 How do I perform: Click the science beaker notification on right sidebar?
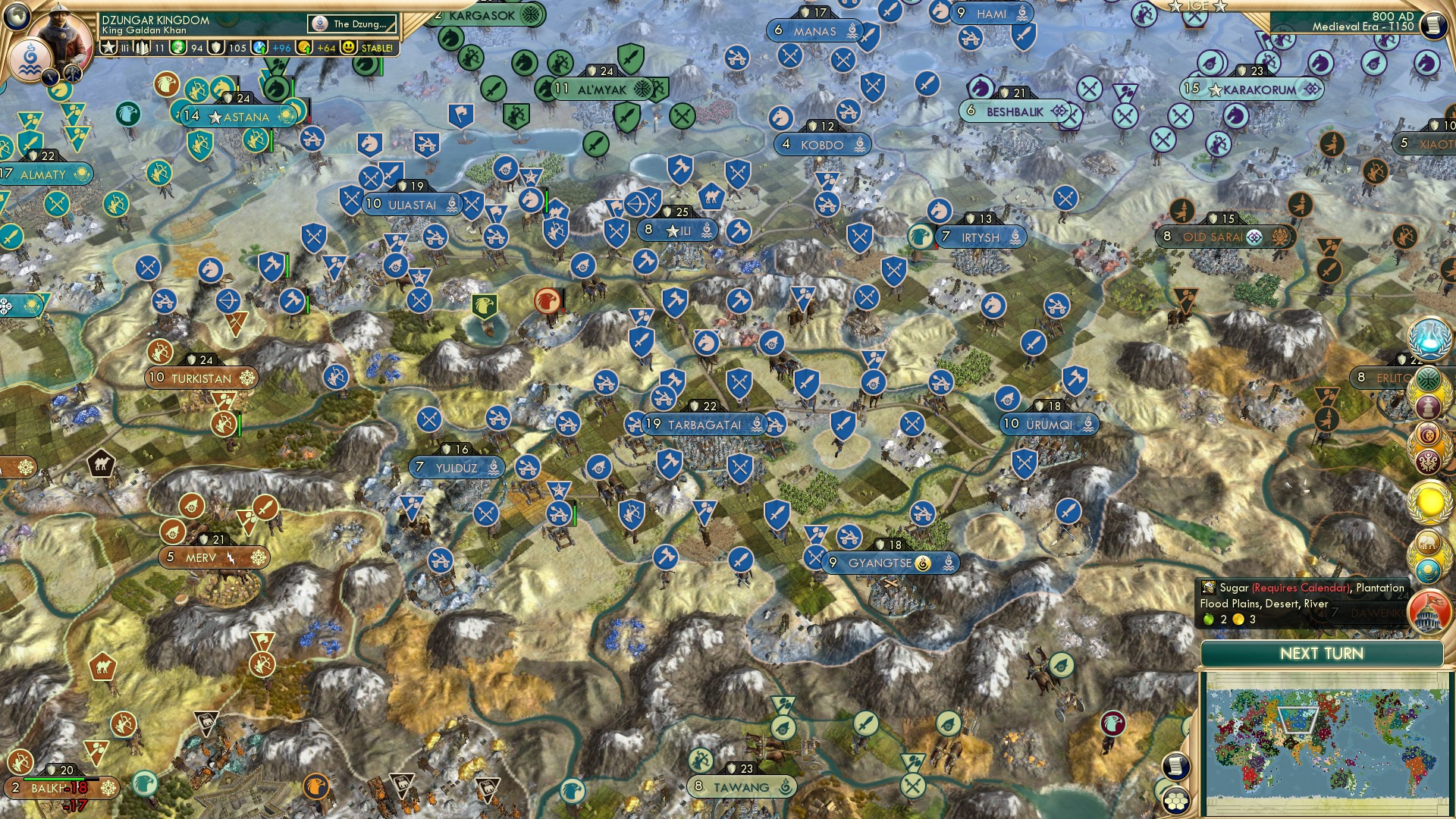(x=1429, y=338)
